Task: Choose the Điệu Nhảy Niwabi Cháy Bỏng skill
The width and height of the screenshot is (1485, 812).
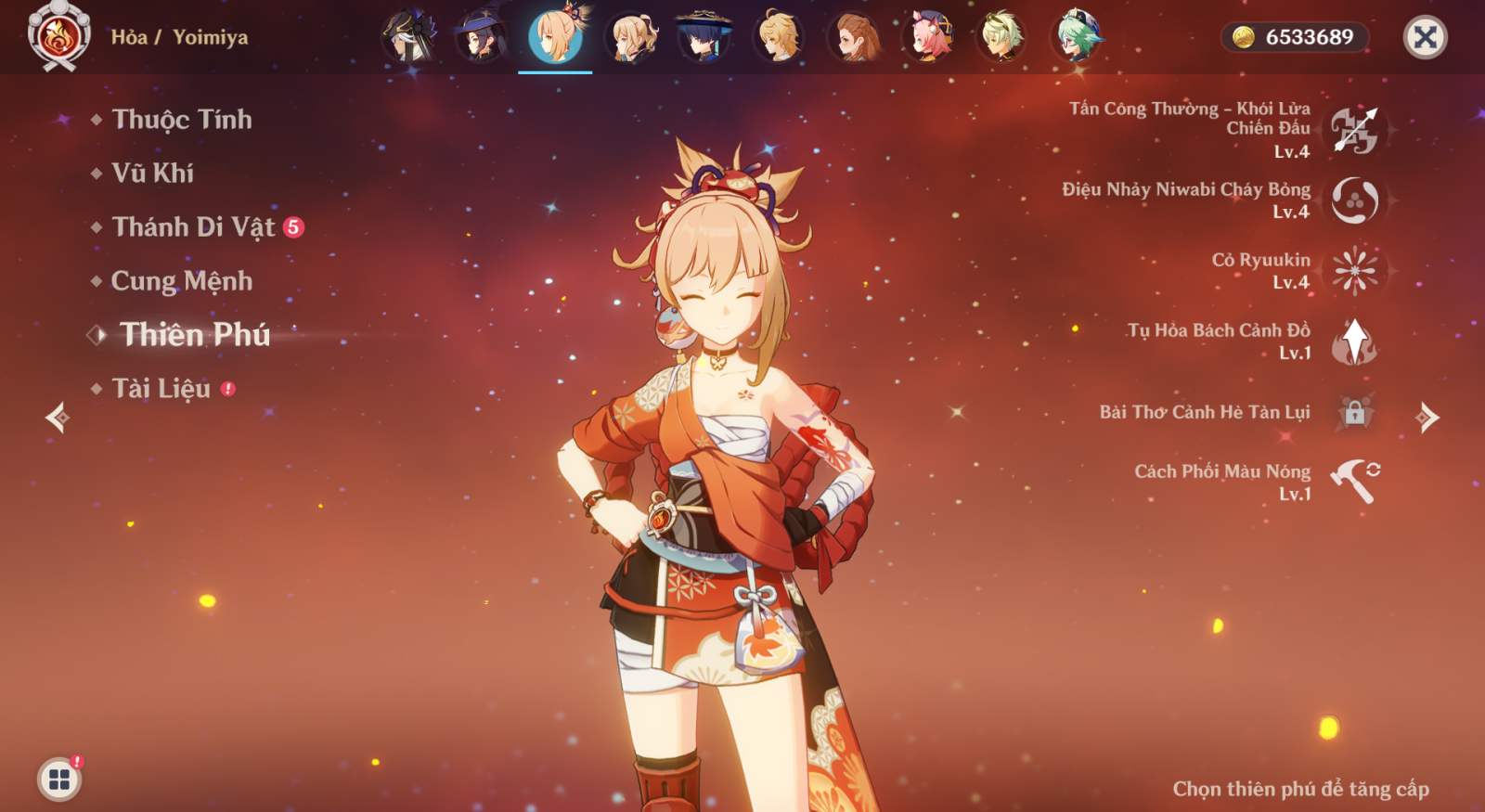Action: click(x=1354, y=200)
